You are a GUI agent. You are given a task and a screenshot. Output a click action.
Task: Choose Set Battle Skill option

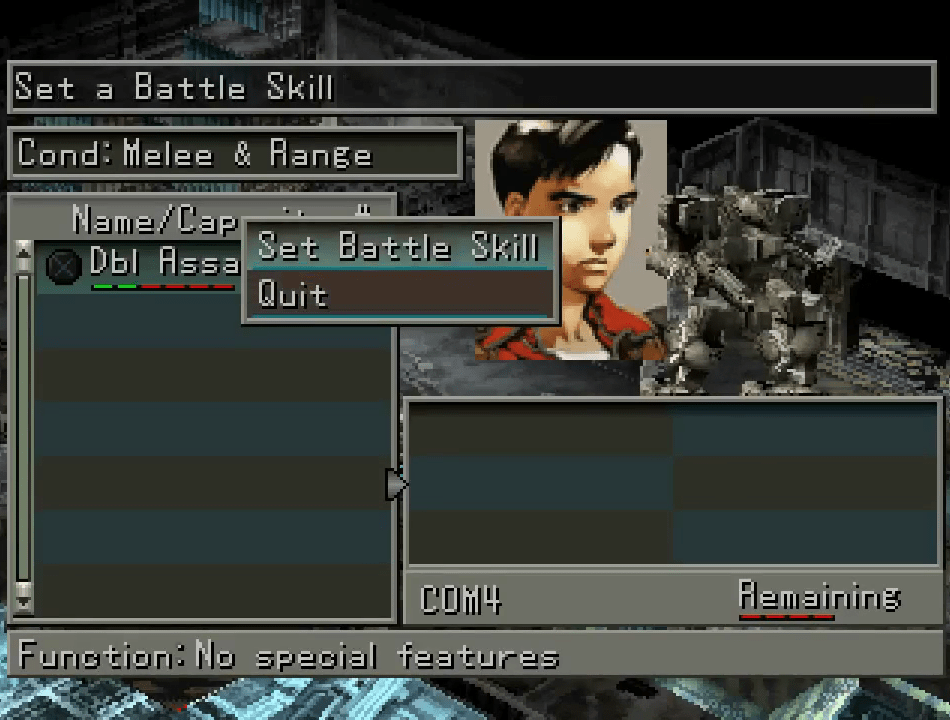(398, 246)
